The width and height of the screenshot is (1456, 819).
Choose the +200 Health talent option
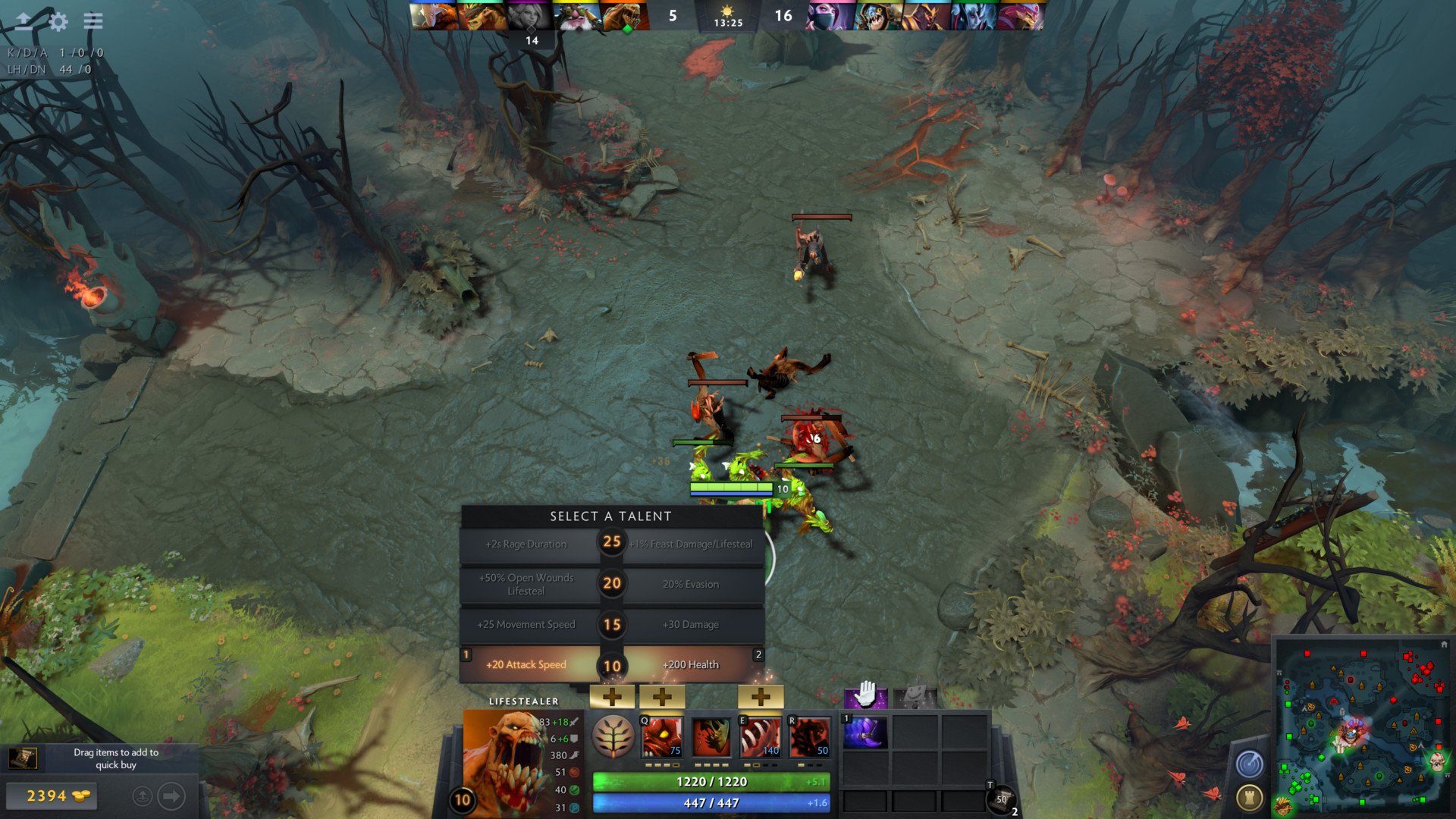pos(691,664)
